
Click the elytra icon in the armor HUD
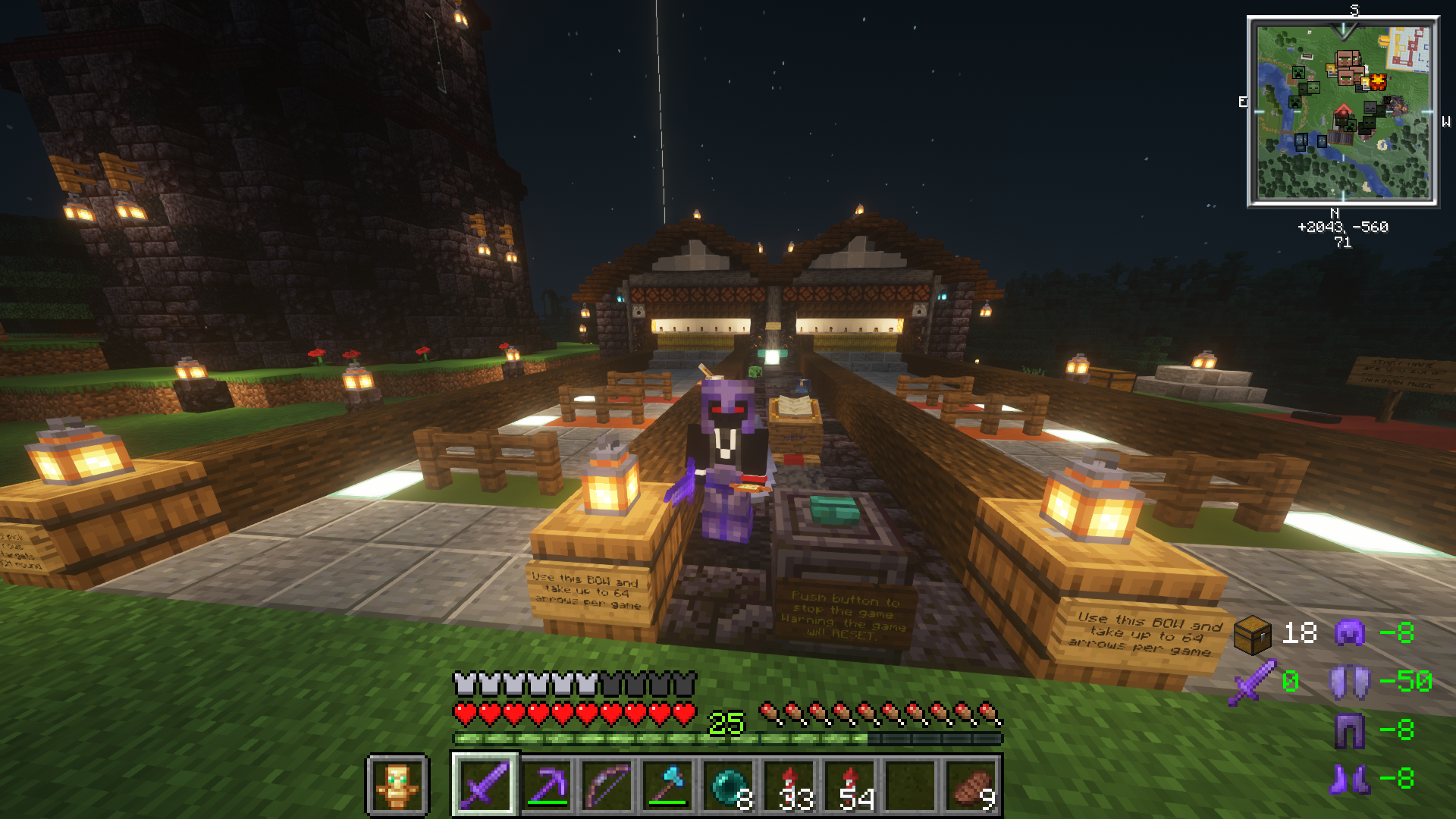pyautogui.click(x=1350, y=681)
